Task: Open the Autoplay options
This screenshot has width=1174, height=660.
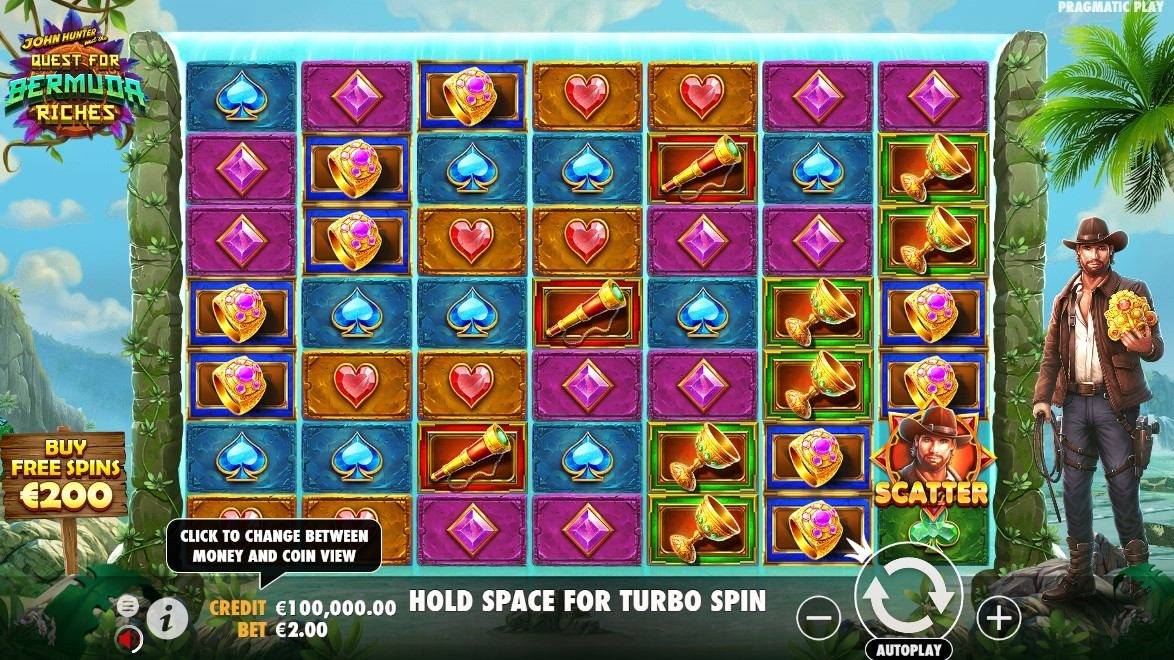Action: pyautogui.click(x=908, y=649)
